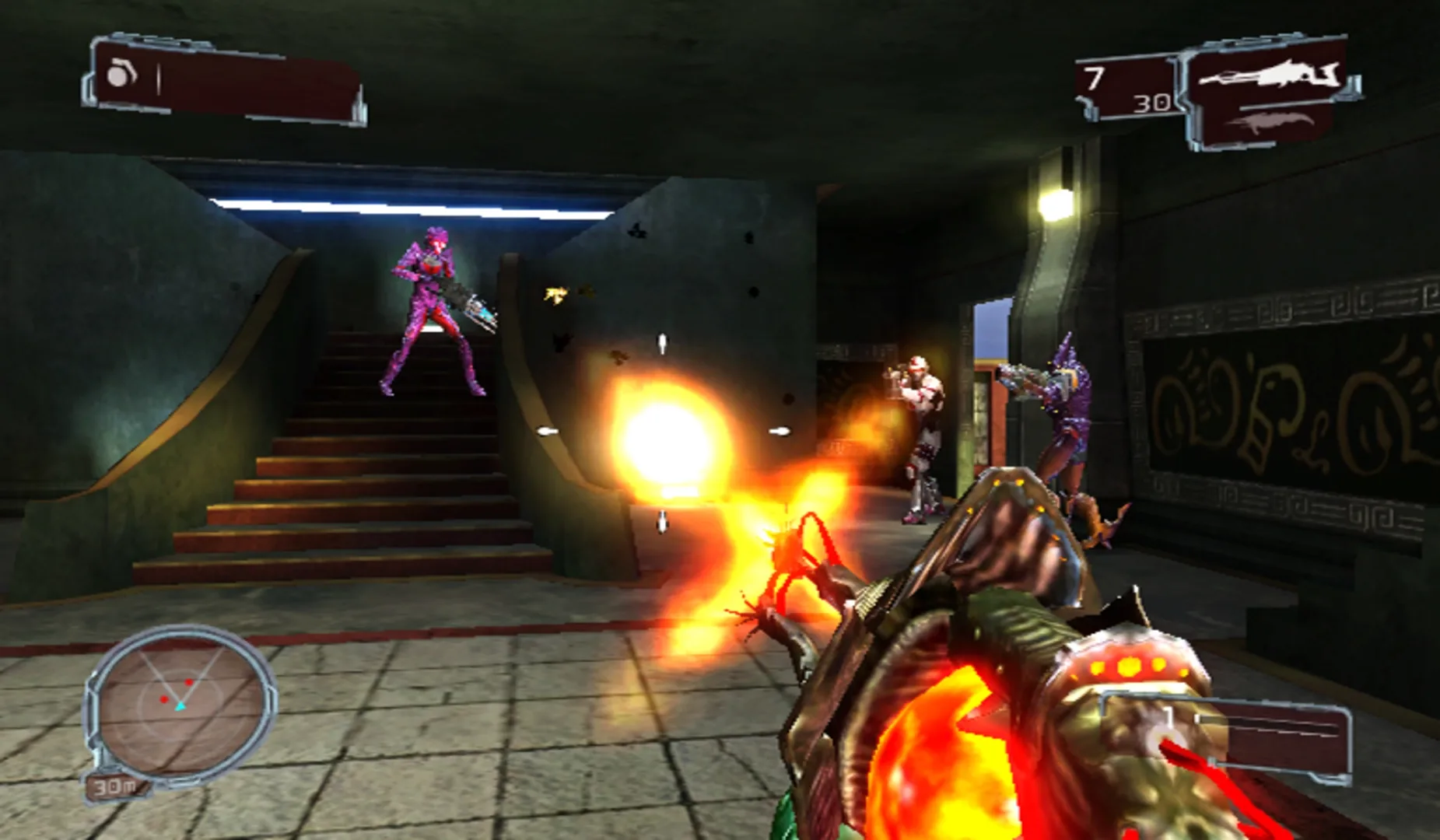Select the 30m range label on the radar
Viewport: 1440px width, 840px height.
pyautogui.click(x=114, y=787)
